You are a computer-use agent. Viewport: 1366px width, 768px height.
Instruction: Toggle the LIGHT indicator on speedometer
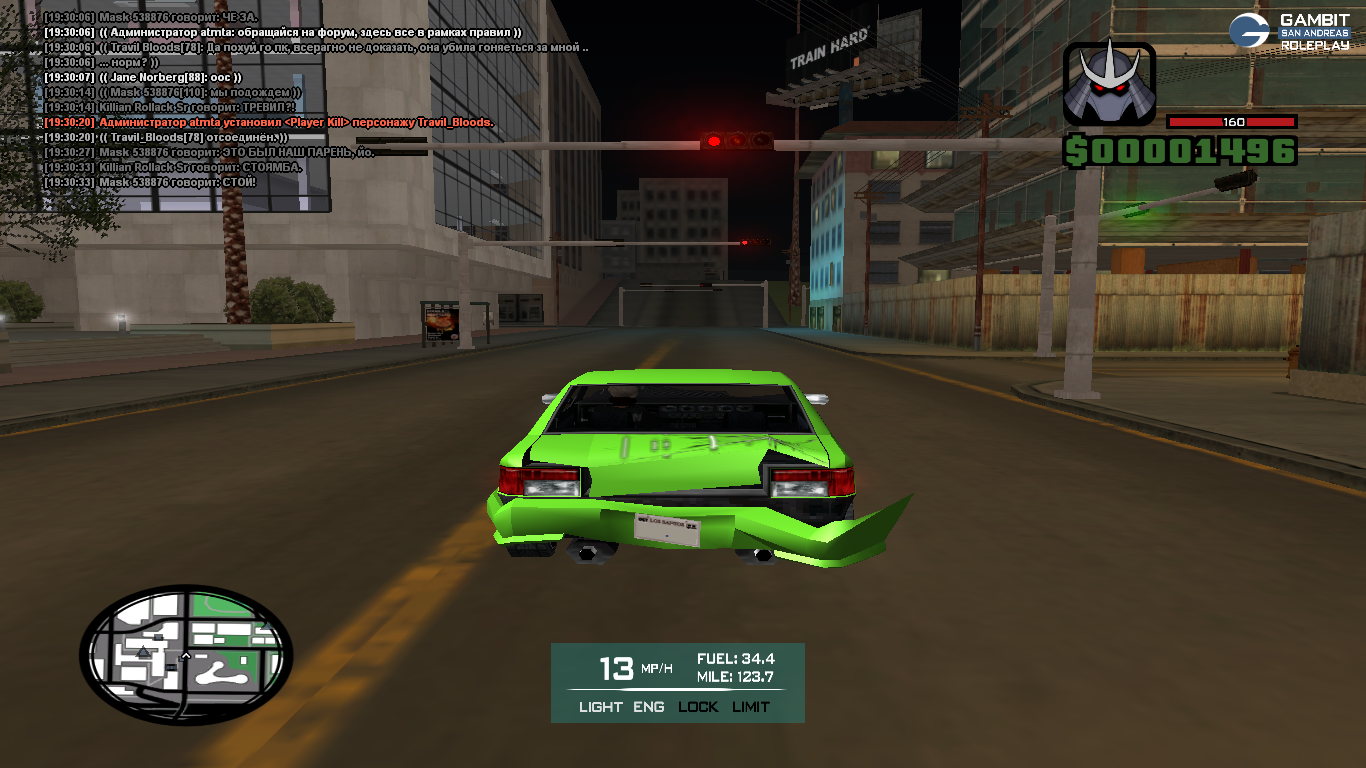coord(600,707)
